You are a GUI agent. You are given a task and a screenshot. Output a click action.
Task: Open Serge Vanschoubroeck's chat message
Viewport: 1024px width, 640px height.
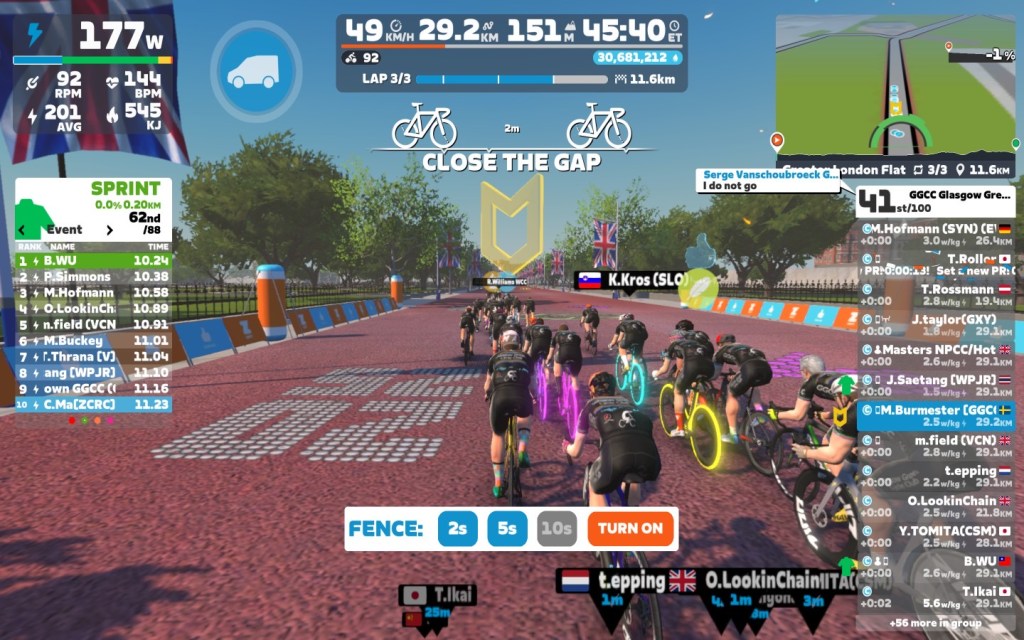pyautogui.click(x=770, y=180)
